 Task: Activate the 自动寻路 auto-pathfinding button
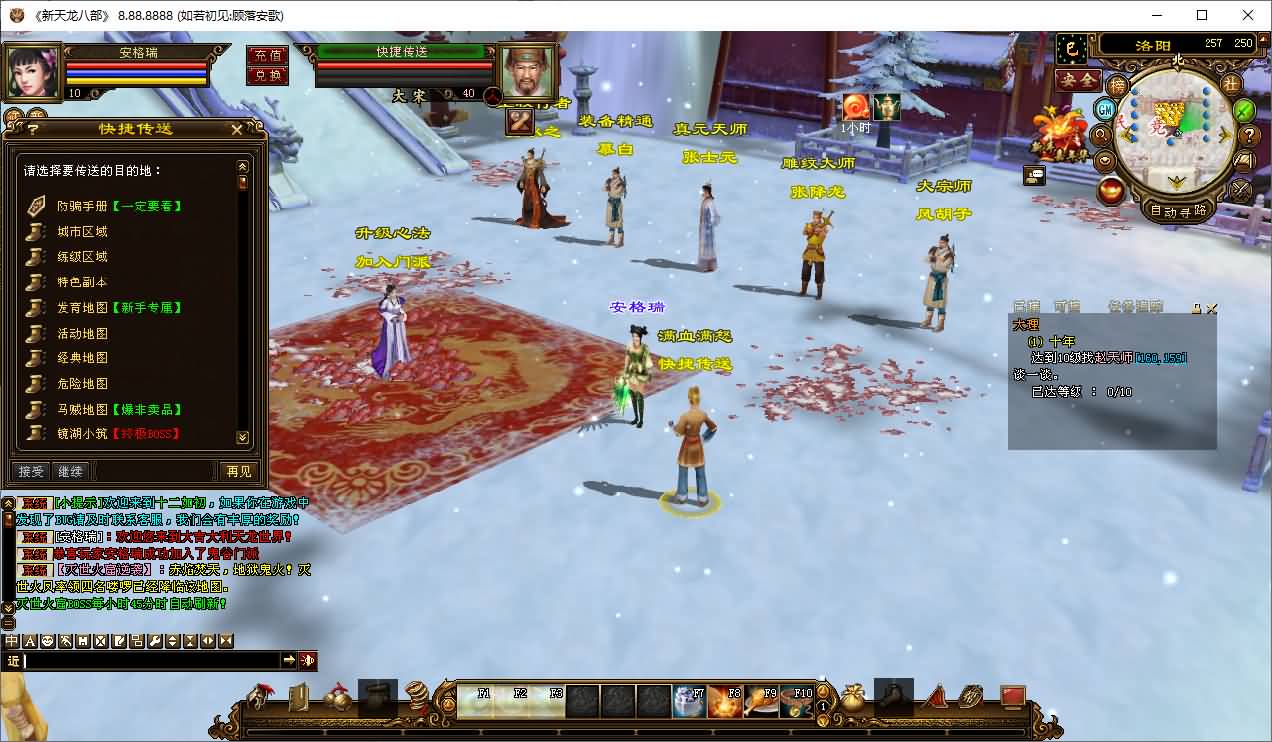pyautogui.click(x=1178, y=211)
